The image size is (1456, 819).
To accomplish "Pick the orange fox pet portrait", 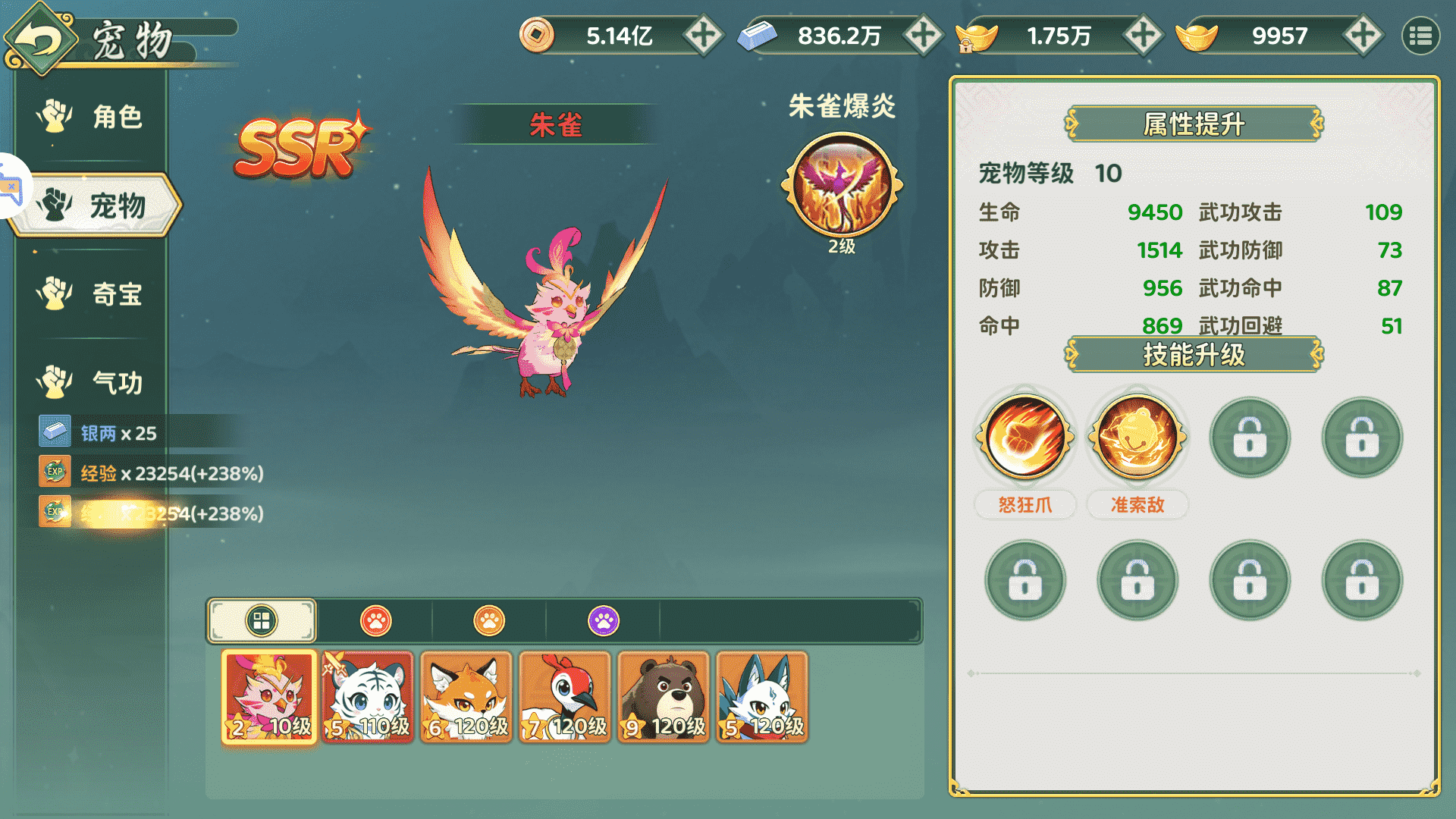I will click(466, 696).
